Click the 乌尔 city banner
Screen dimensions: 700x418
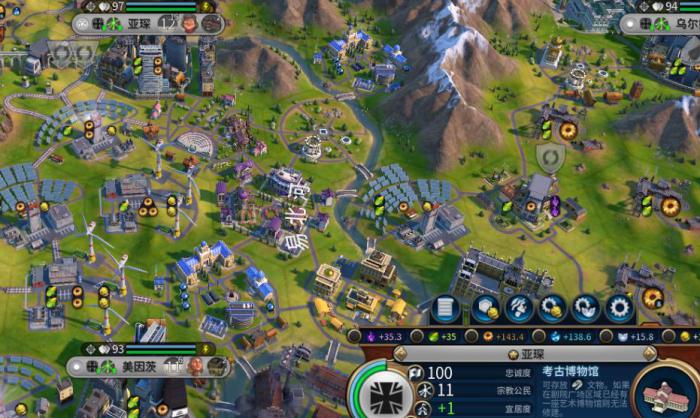click(677, 22)
